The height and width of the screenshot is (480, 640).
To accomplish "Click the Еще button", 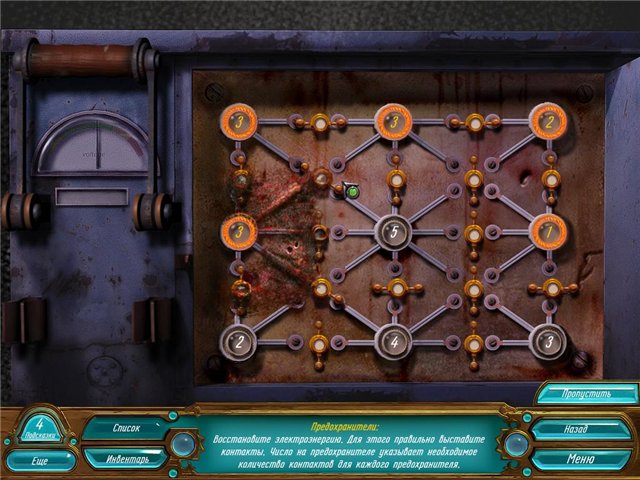I will (x=41, y=461).
